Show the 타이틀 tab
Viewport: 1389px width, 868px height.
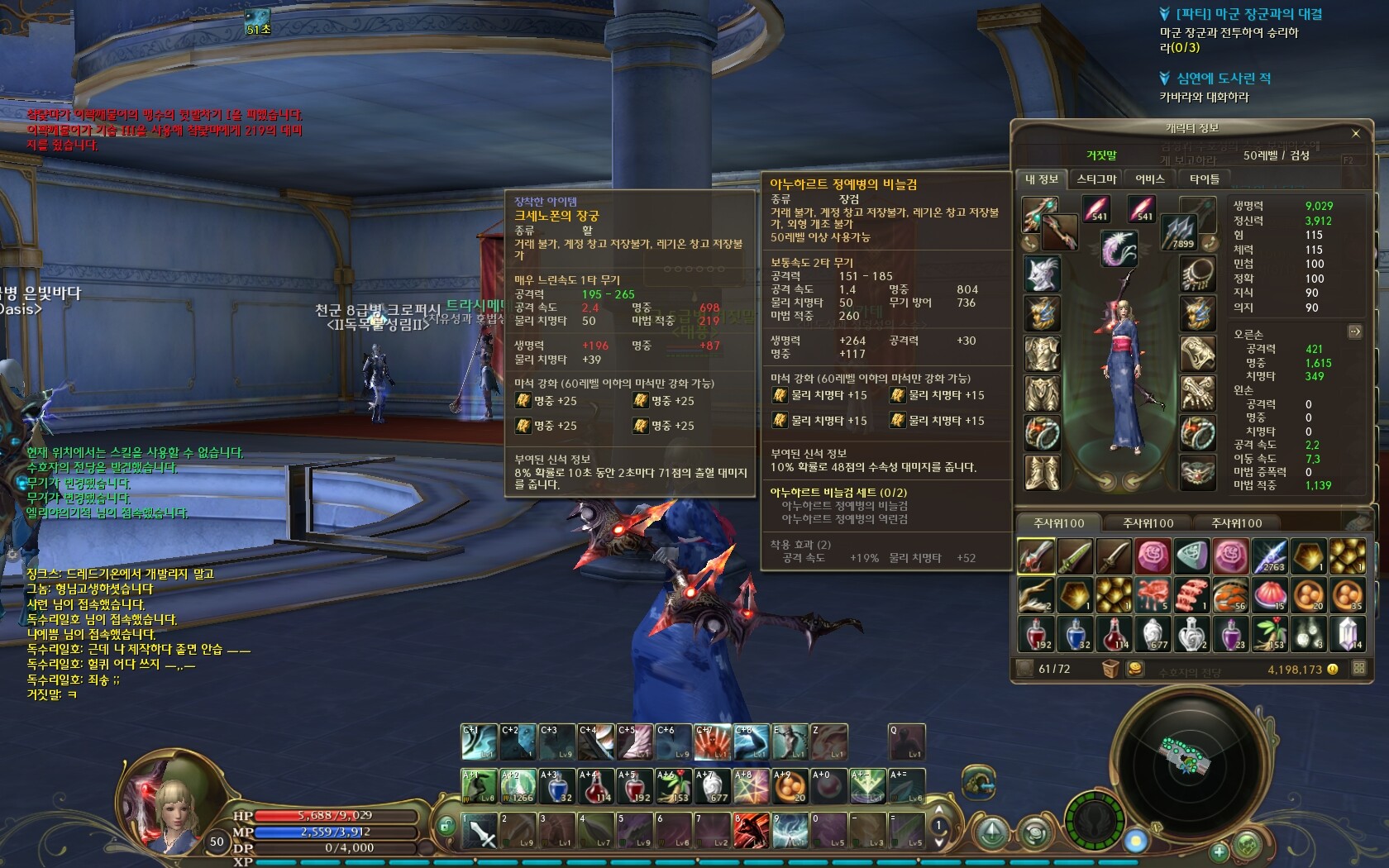[1204, 179]
